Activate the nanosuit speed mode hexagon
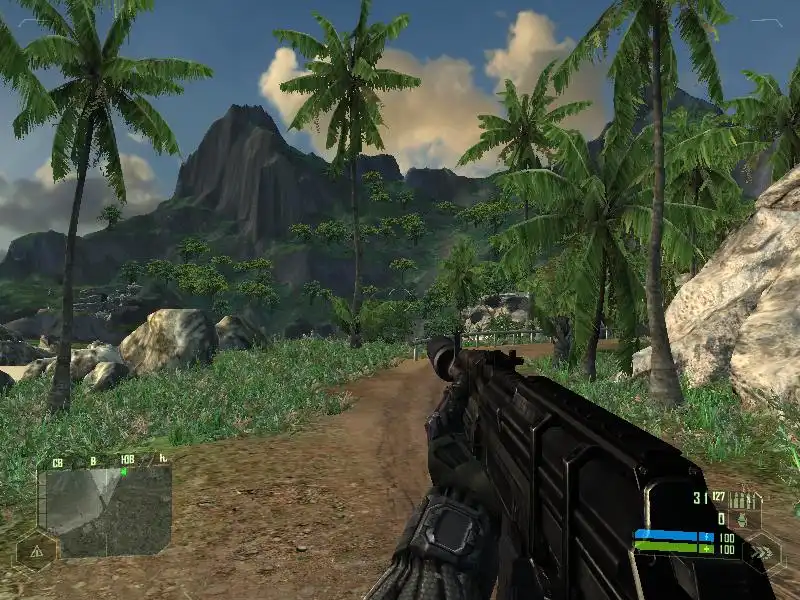This screenshot has width=800, height=600. pyautogui.click(x=763, y=548)
